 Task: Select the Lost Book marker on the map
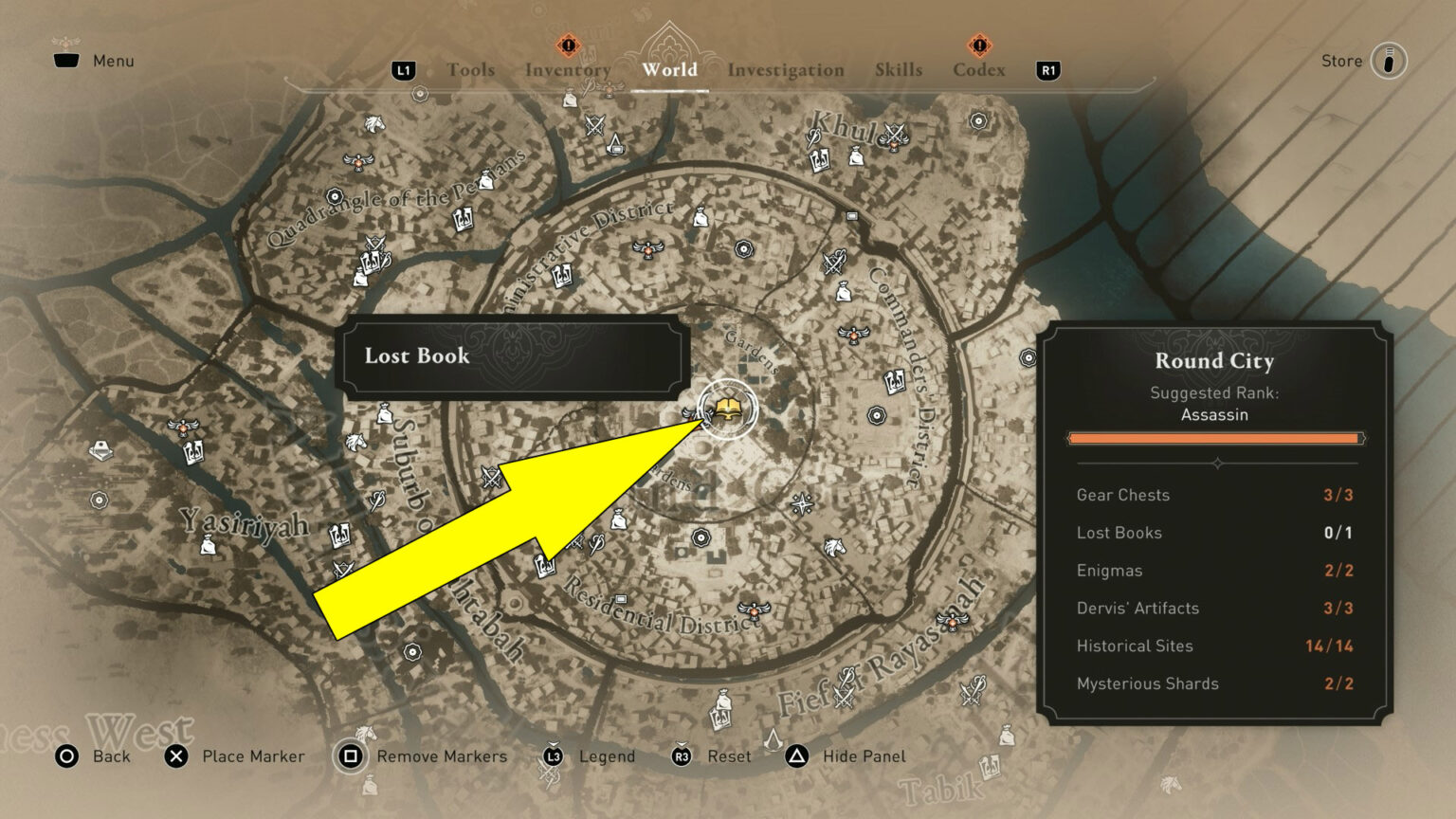click(x=730, y=409)
